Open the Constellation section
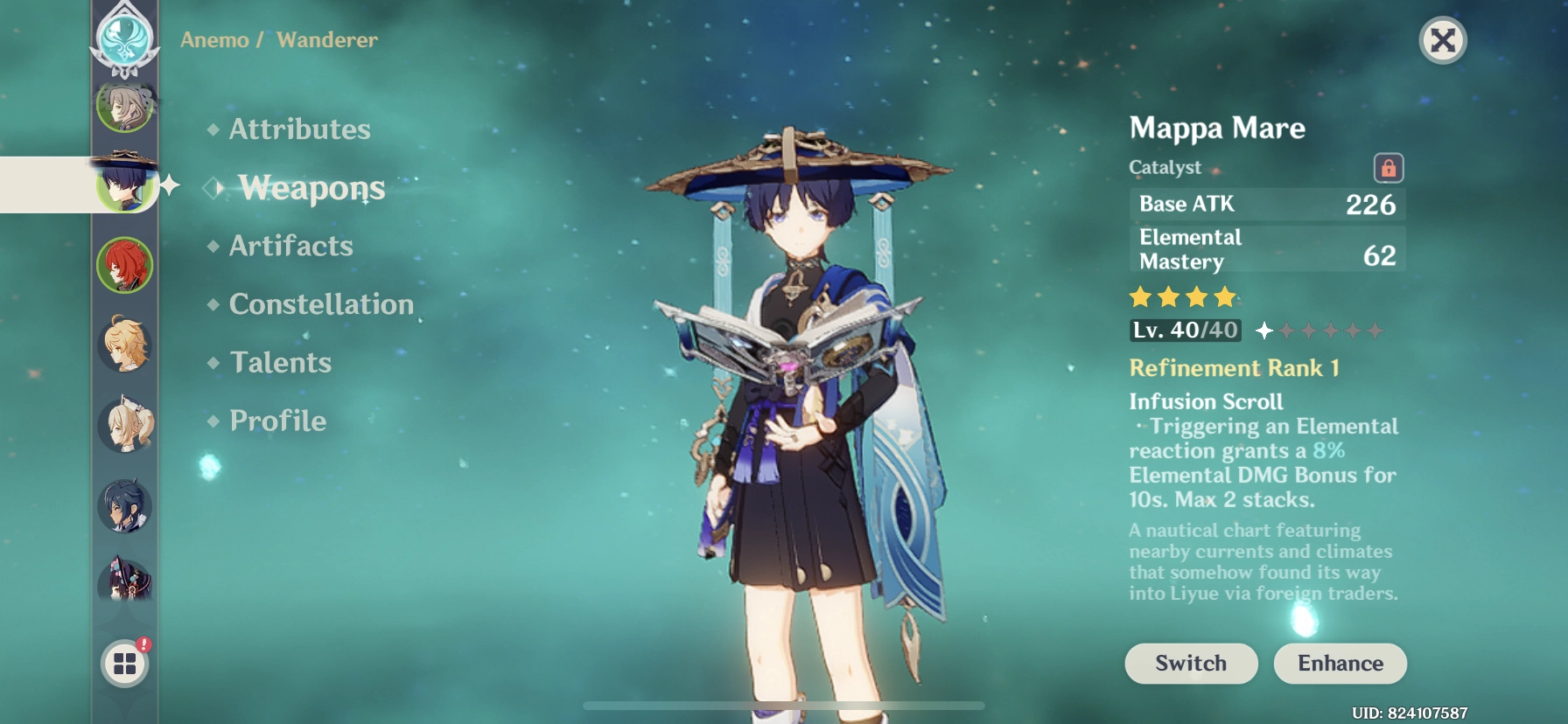The image size is (1568, 724). click(320, 303)
